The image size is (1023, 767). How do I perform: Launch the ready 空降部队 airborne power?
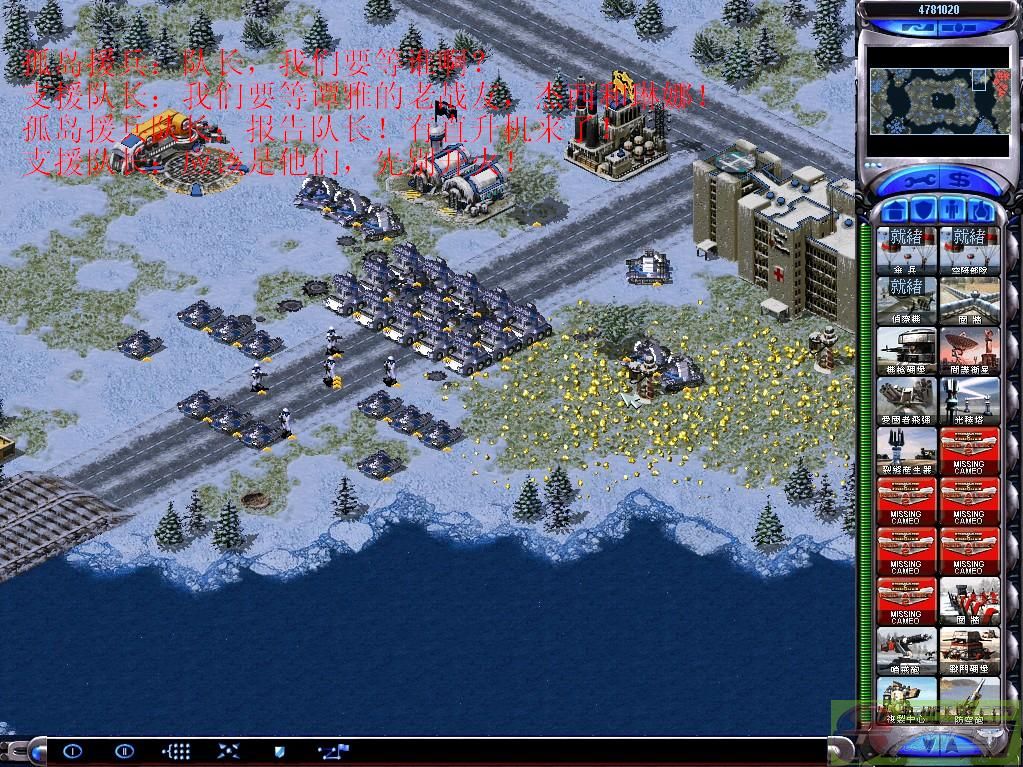(x=969, y=249)
